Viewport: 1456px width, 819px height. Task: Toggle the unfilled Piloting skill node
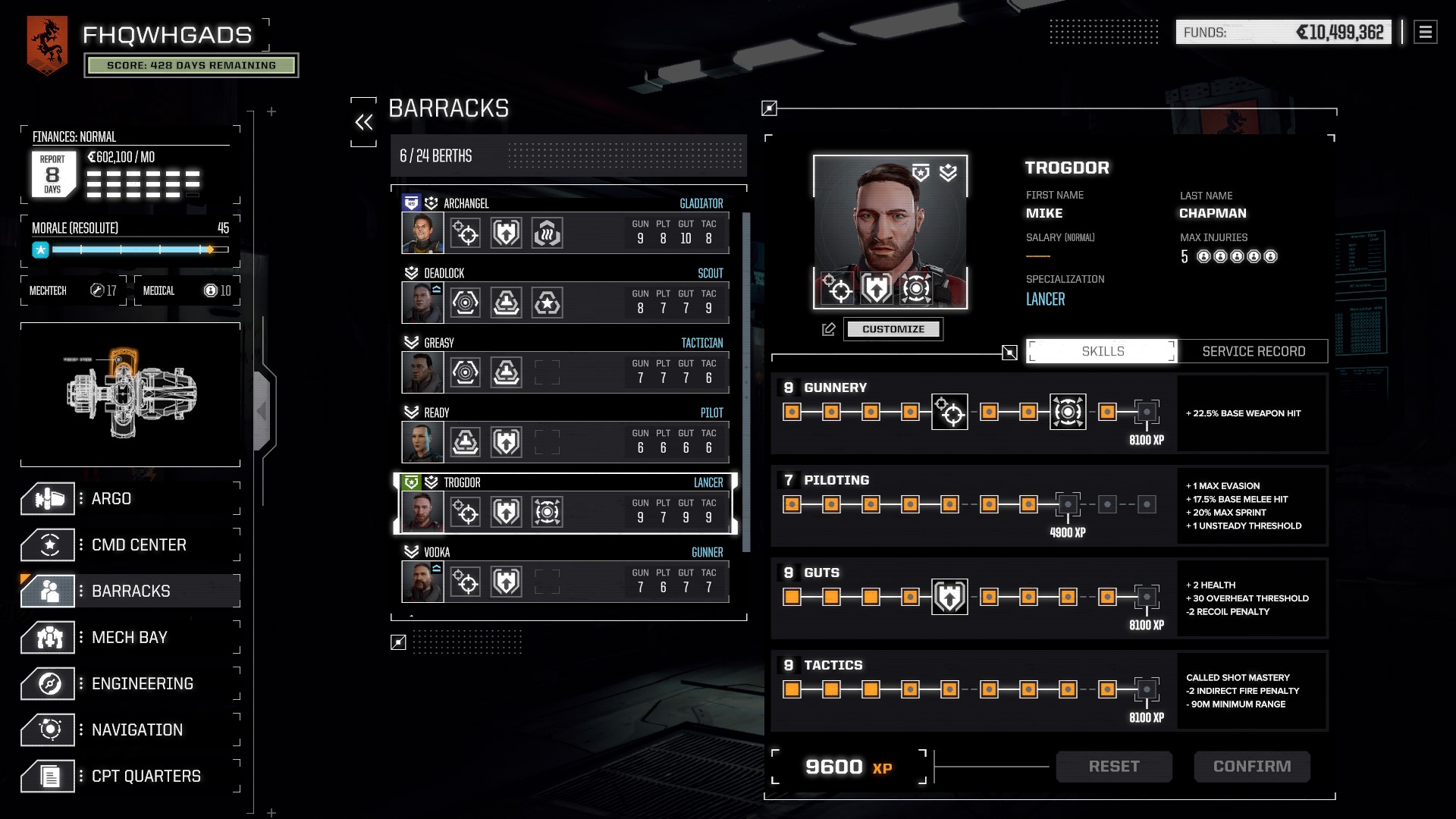click(x=1068, y=502)
